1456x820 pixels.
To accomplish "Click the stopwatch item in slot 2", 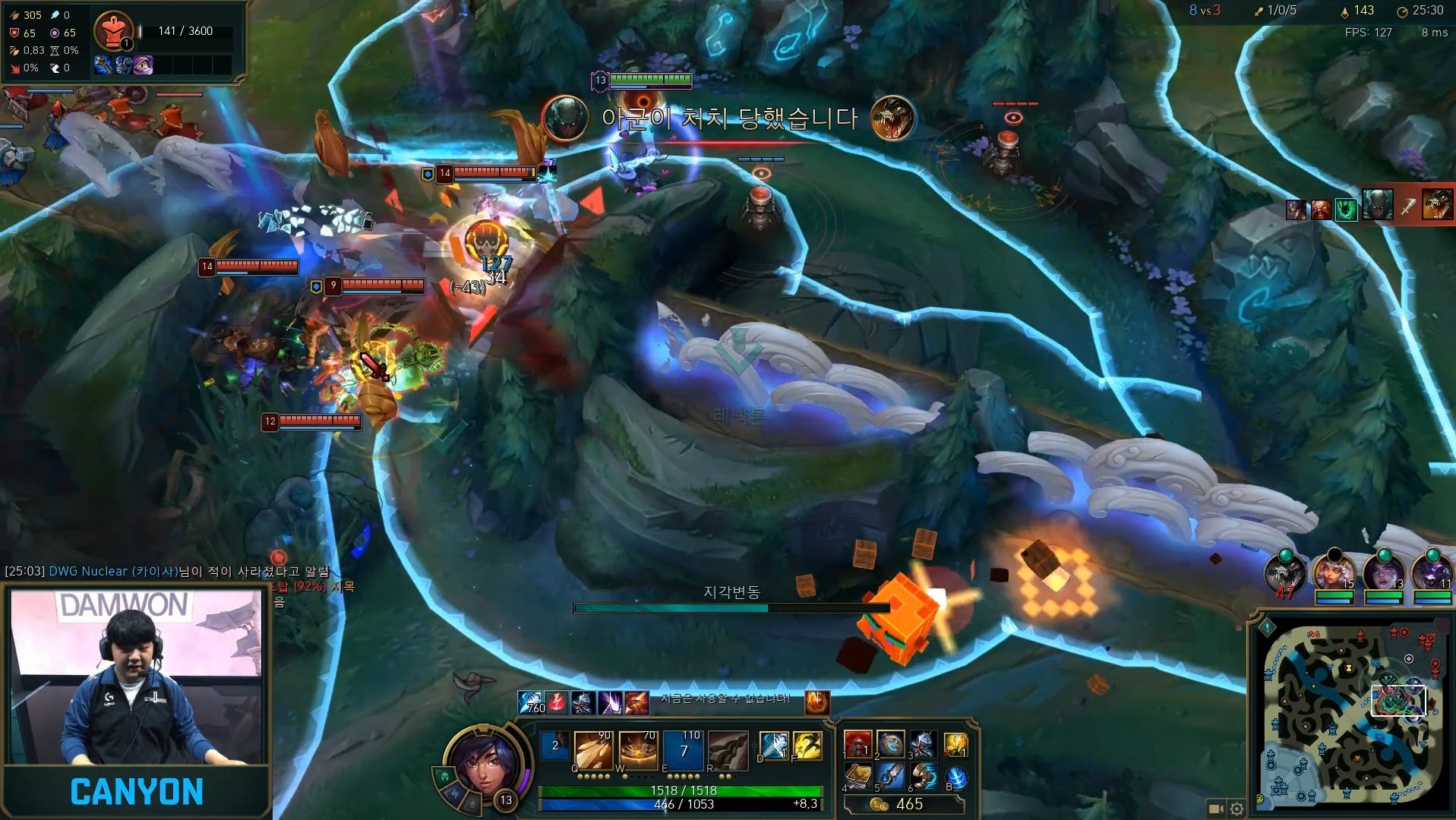I will [889, 746].
